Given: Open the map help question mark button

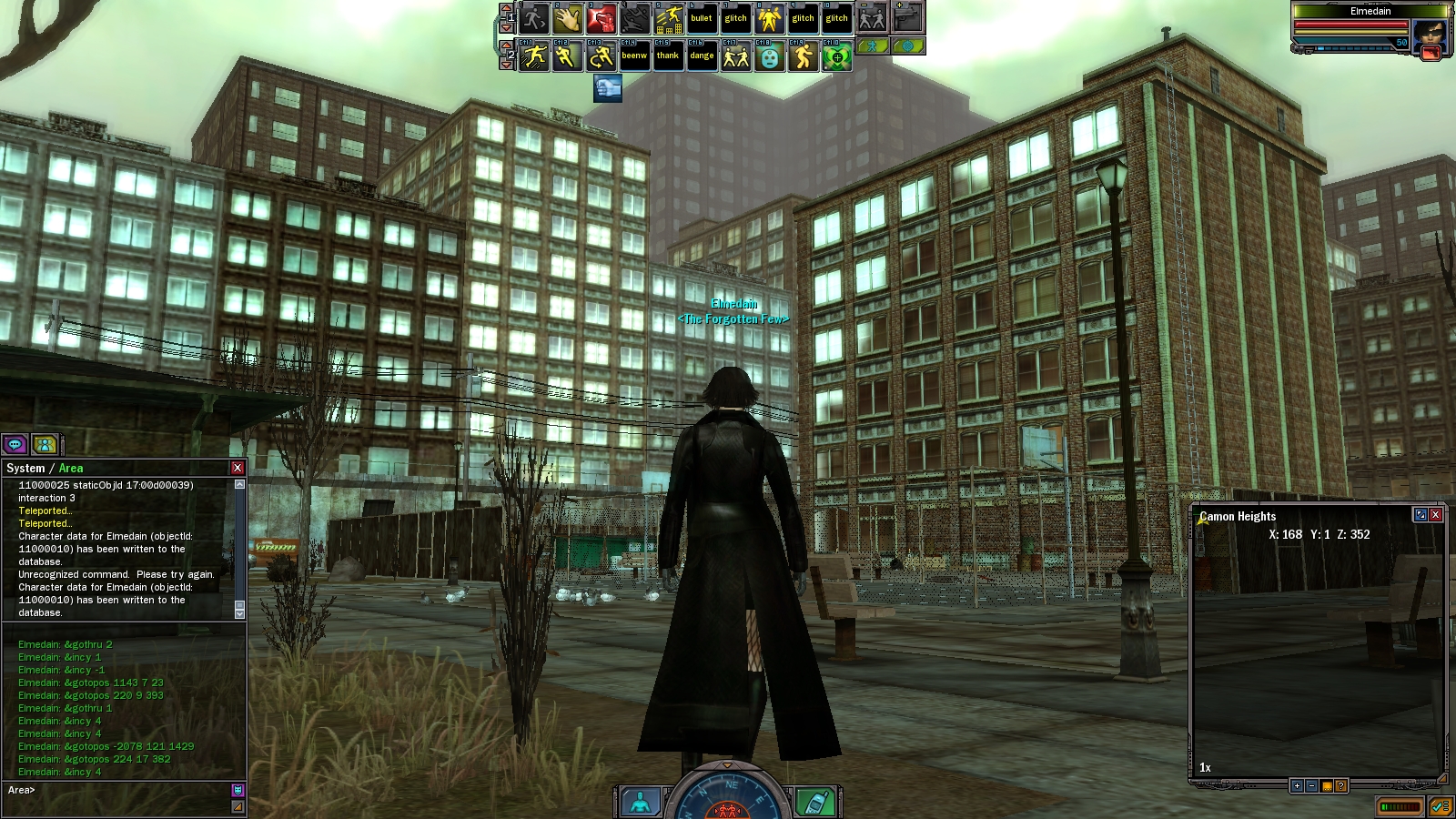Looking at the screenshot, I should tap(1341, 785).
